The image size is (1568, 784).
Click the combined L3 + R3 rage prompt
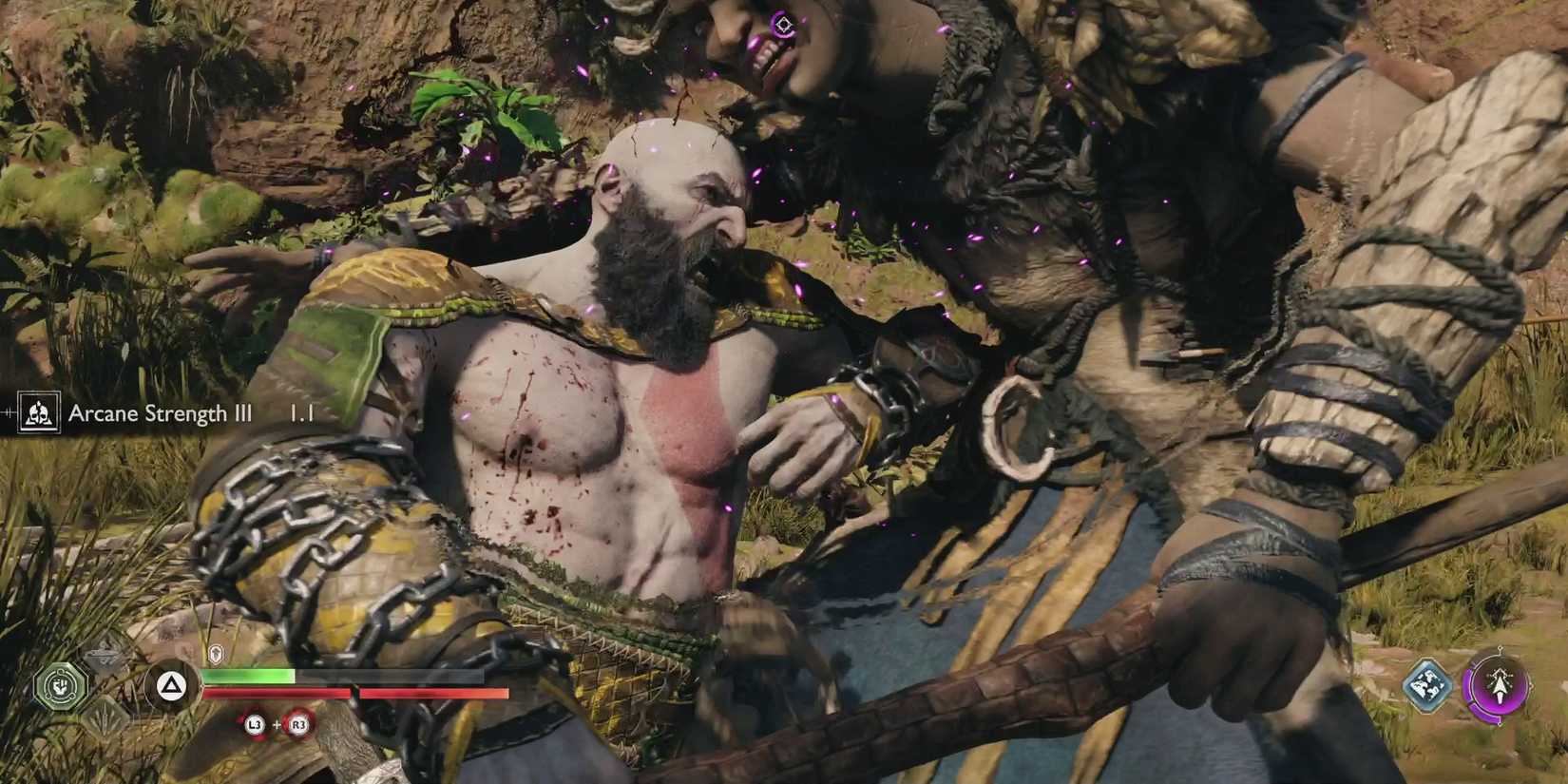click(x=277, y=725)
